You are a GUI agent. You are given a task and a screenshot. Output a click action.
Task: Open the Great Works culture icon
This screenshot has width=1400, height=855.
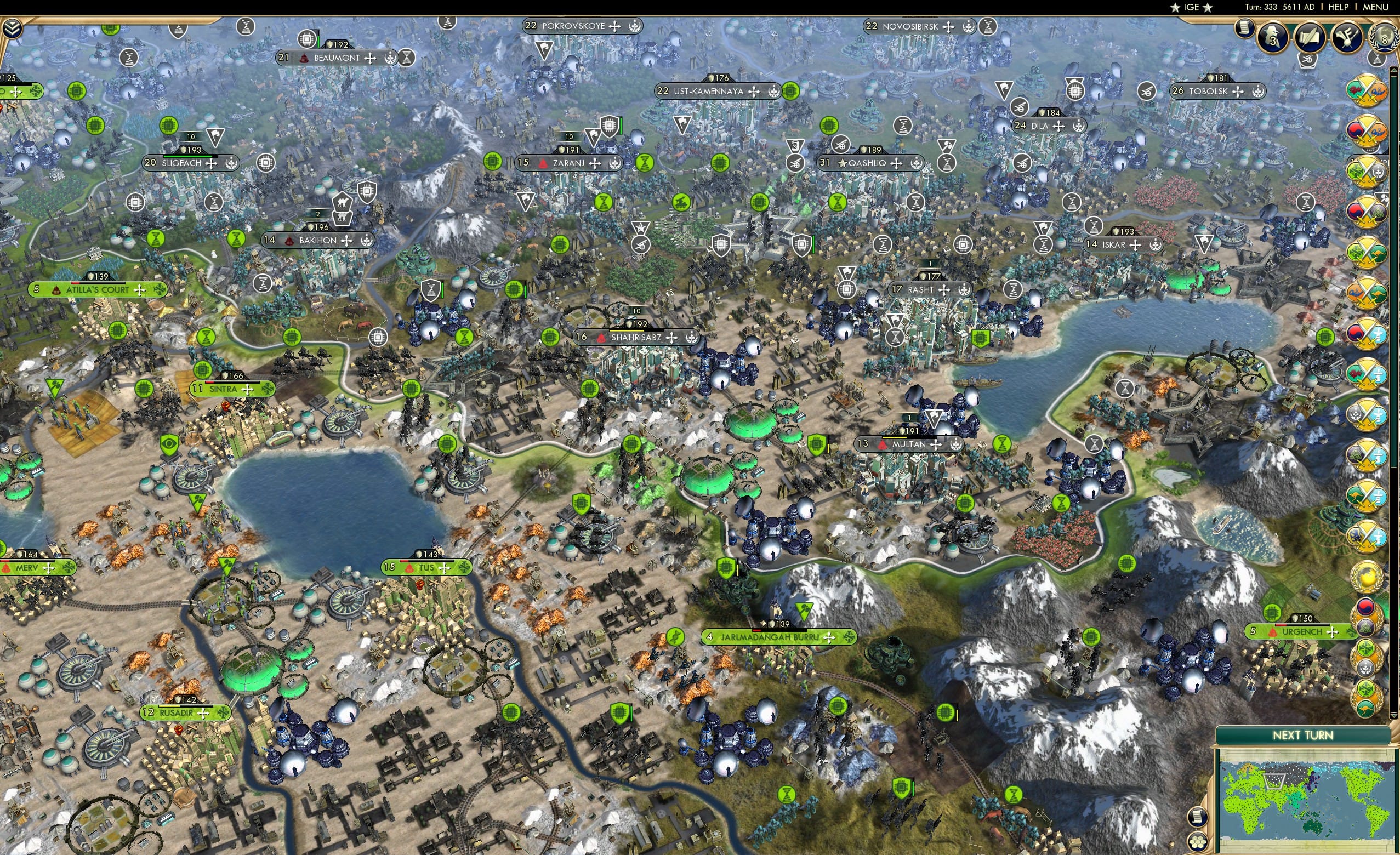coord(1347,37)
